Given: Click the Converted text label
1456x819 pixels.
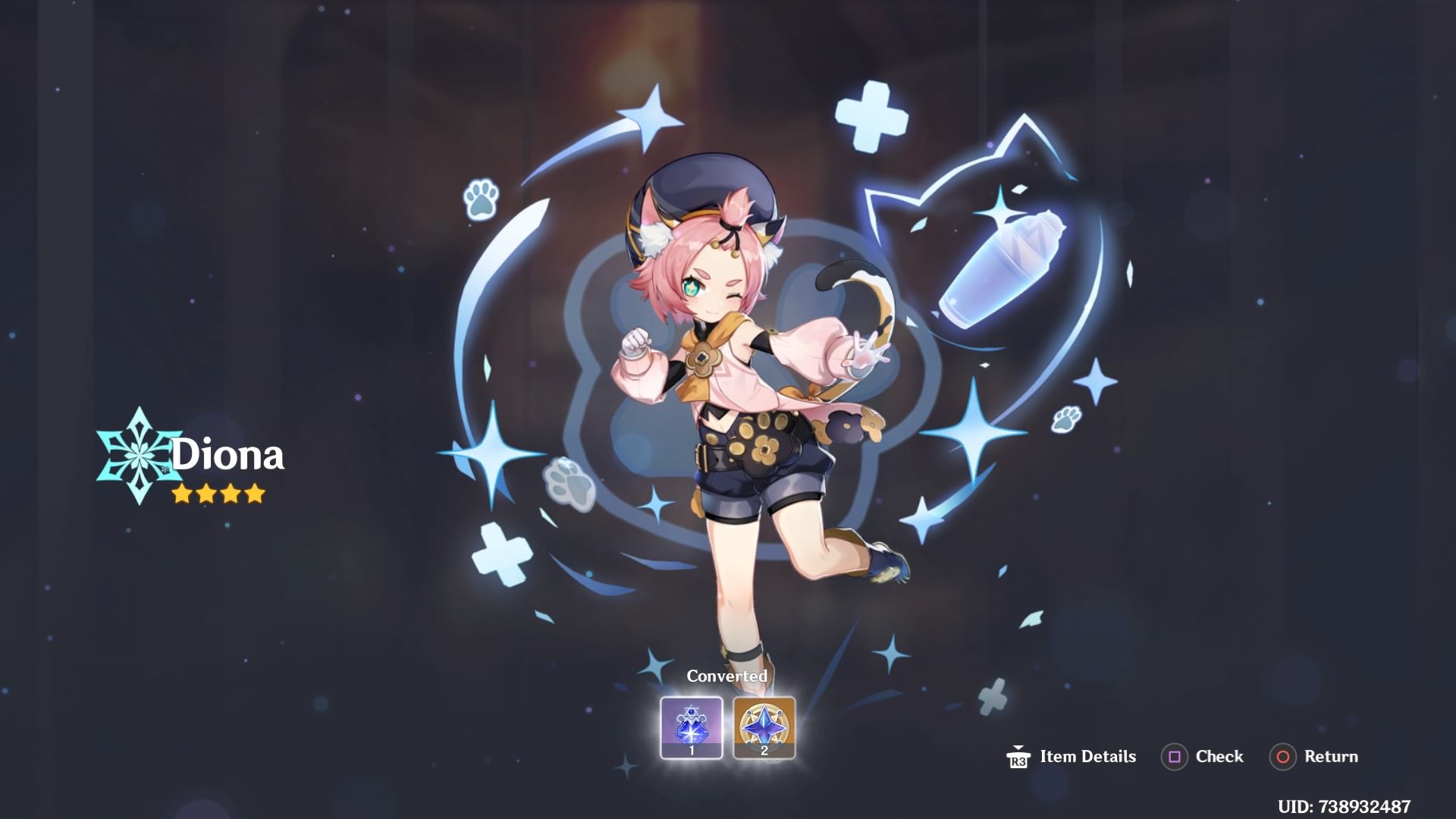Looking at the screenshot, I should coord(727,675).
